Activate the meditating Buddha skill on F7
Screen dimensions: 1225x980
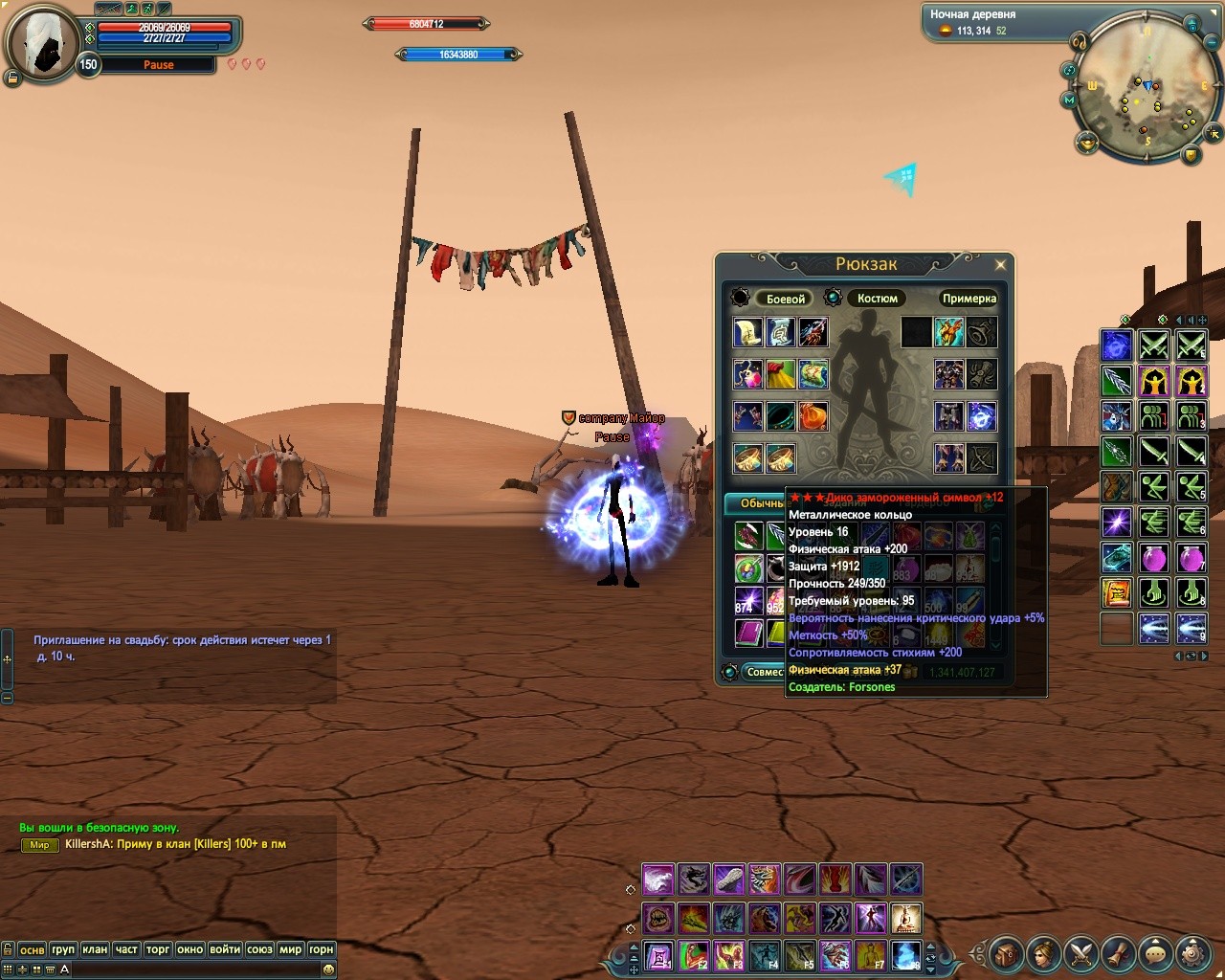(x=871, y=955)
